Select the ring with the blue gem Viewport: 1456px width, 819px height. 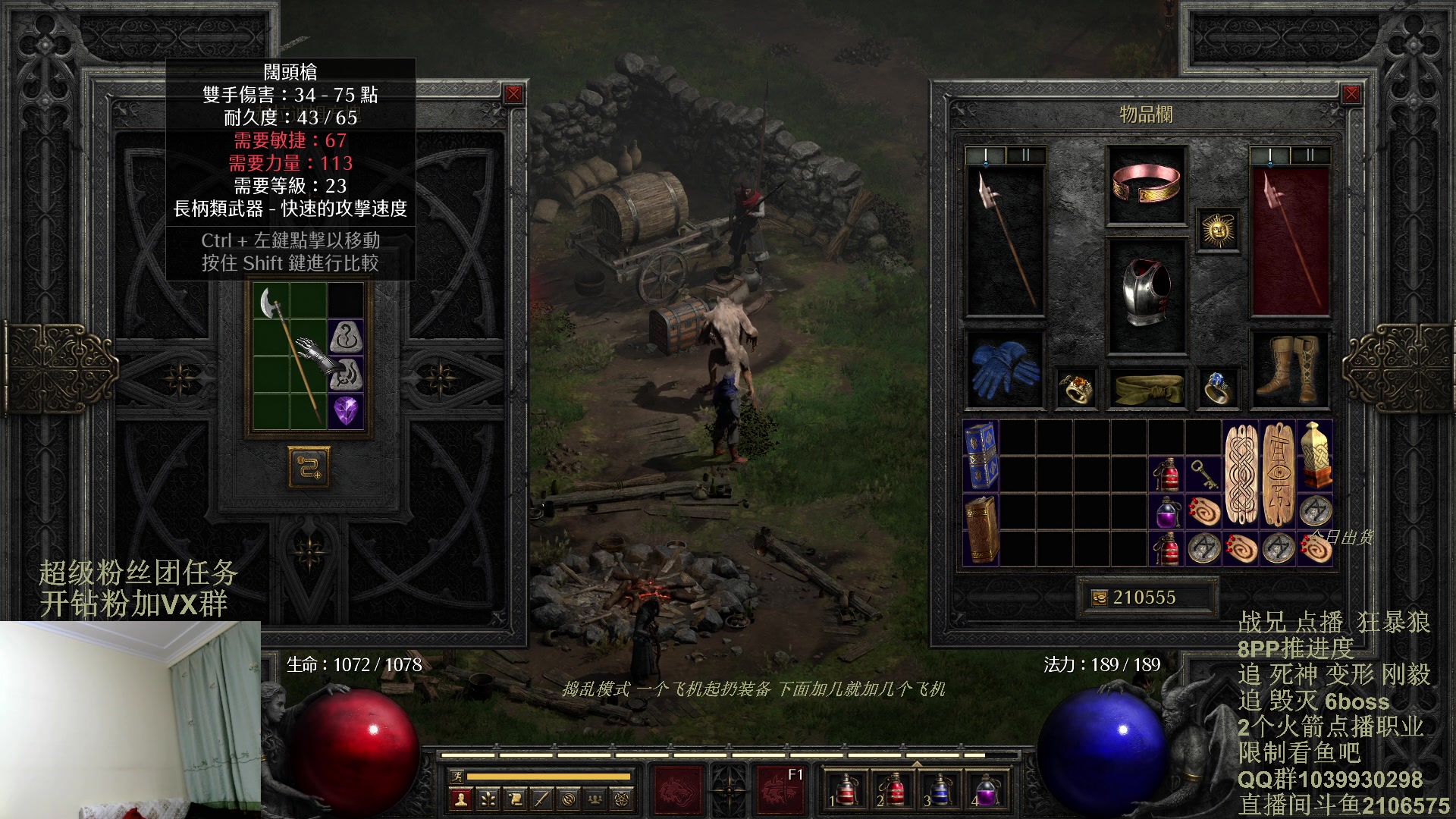coord(1217,388)
